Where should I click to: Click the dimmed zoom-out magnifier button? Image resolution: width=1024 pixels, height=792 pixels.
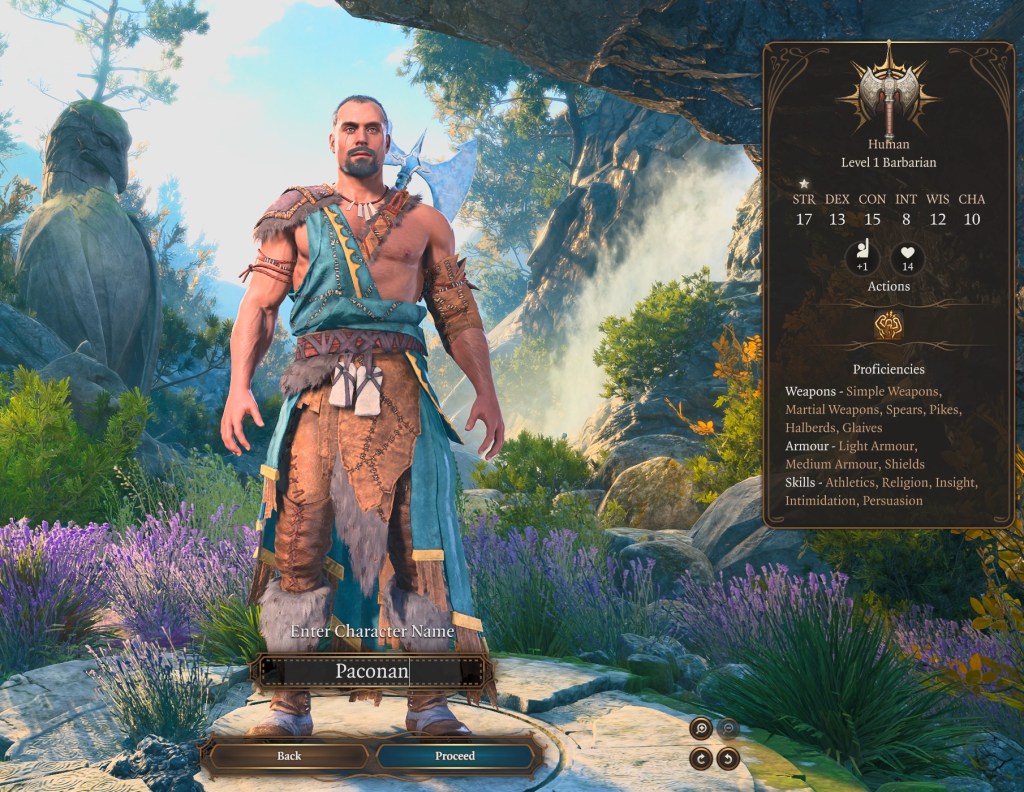click(728, 729)
